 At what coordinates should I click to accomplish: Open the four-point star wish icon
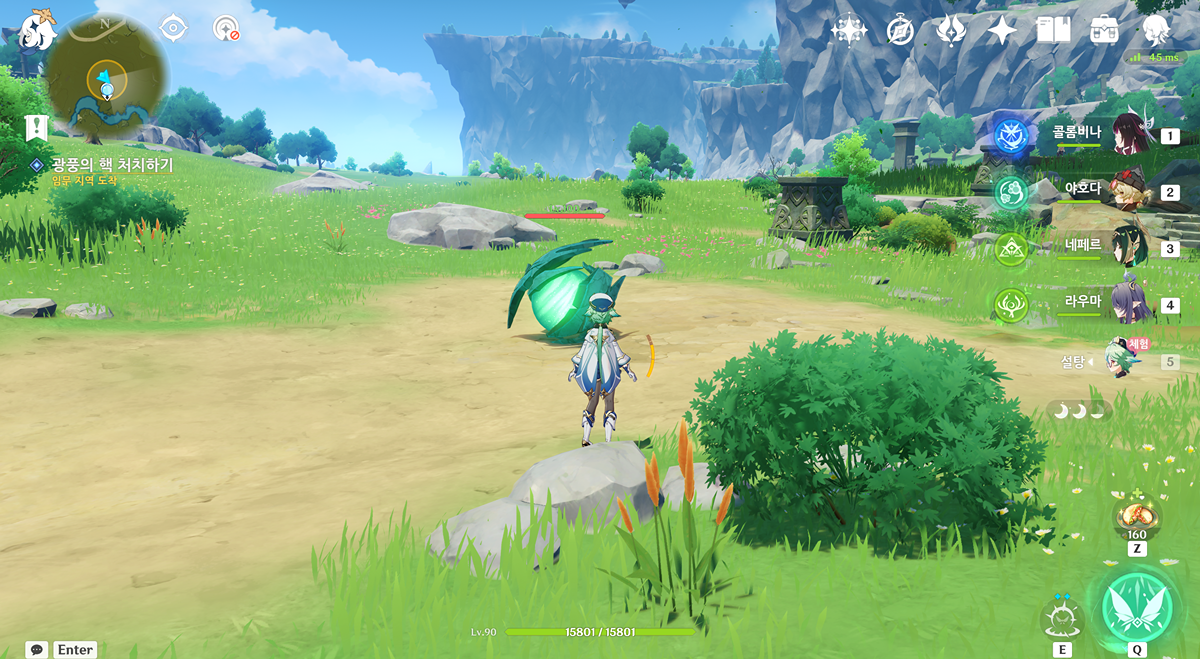tap(1001, 30)
